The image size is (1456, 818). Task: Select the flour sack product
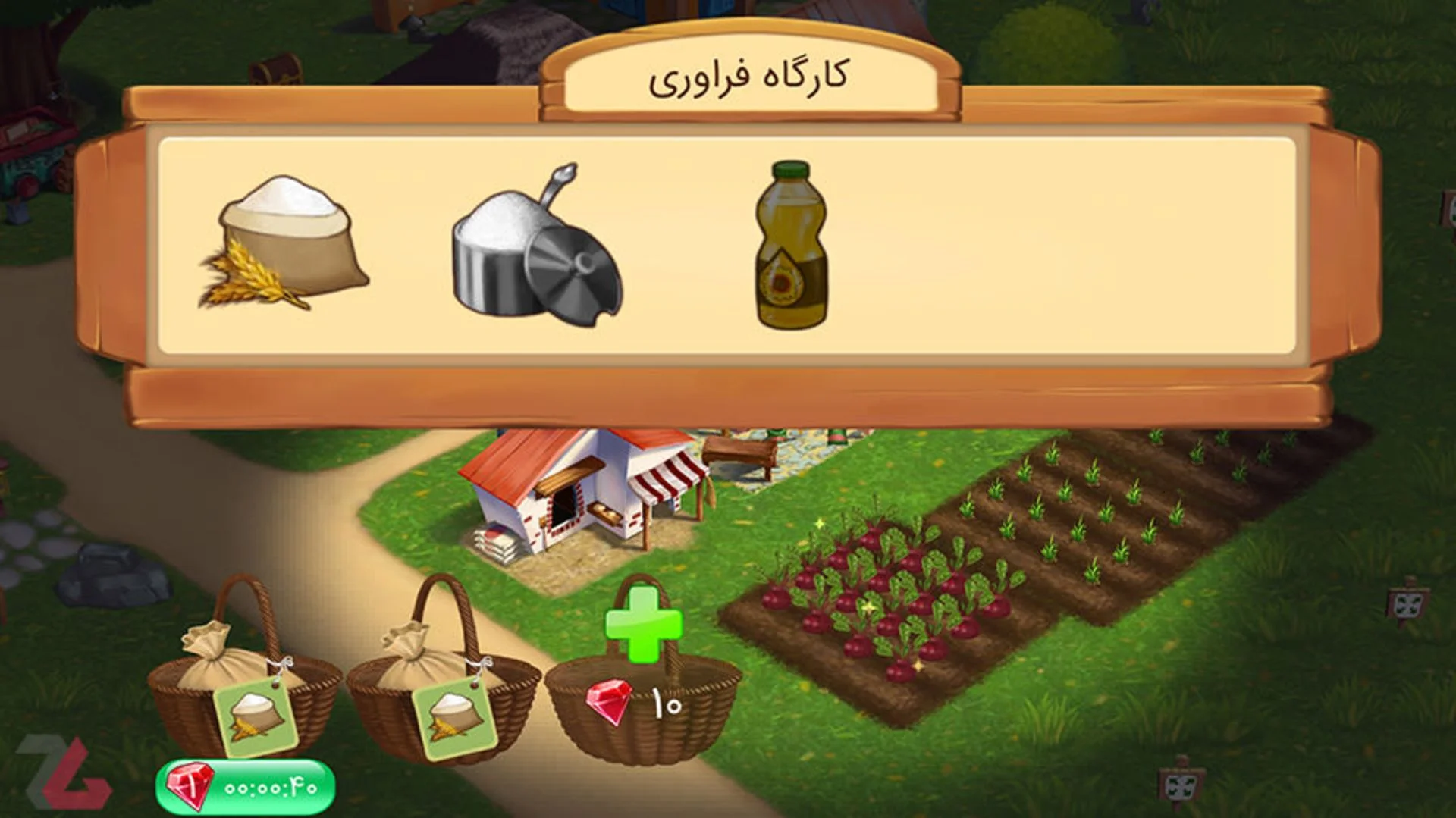coord(284,244)
